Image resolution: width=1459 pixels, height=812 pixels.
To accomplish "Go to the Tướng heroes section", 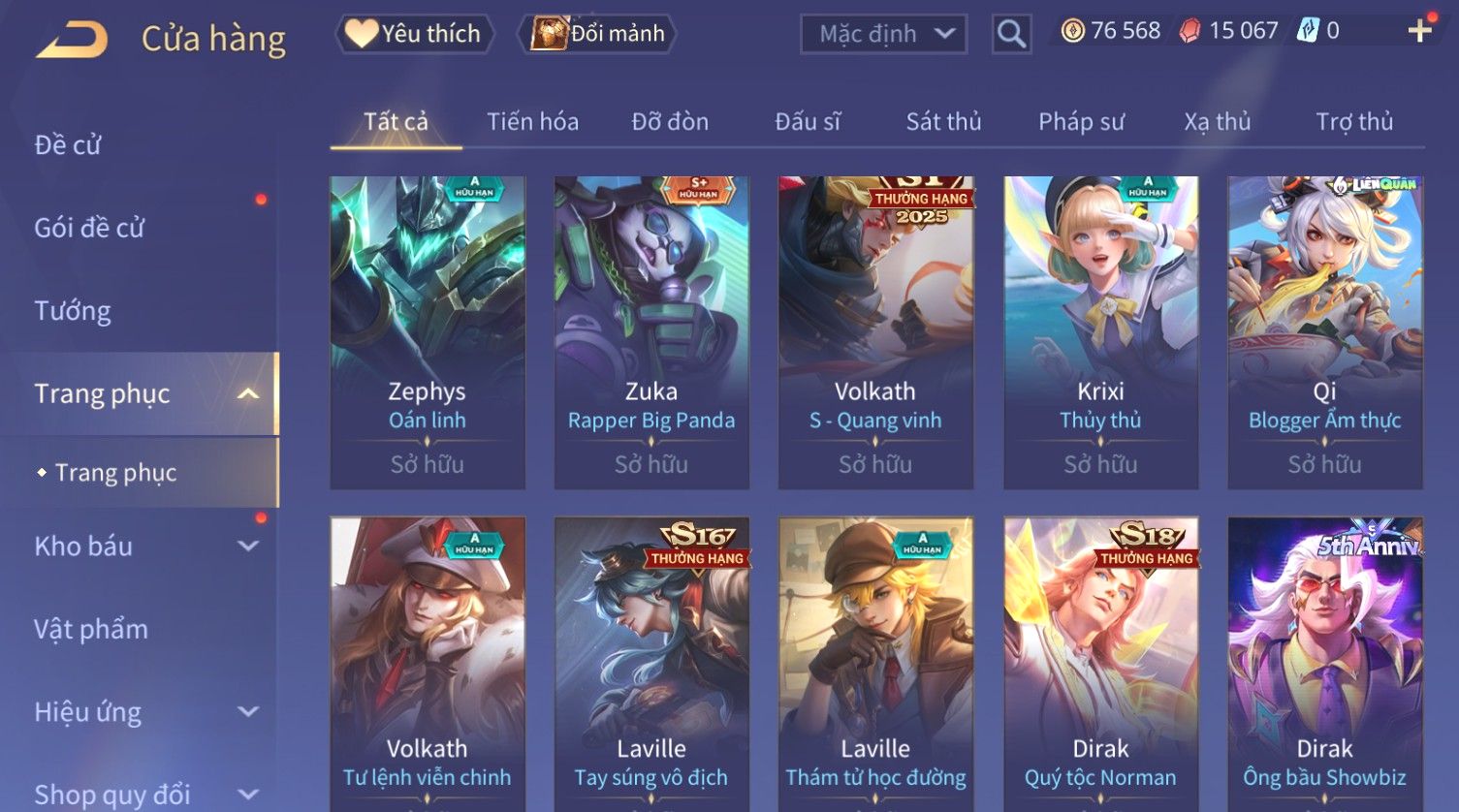I will click(73, 311).
